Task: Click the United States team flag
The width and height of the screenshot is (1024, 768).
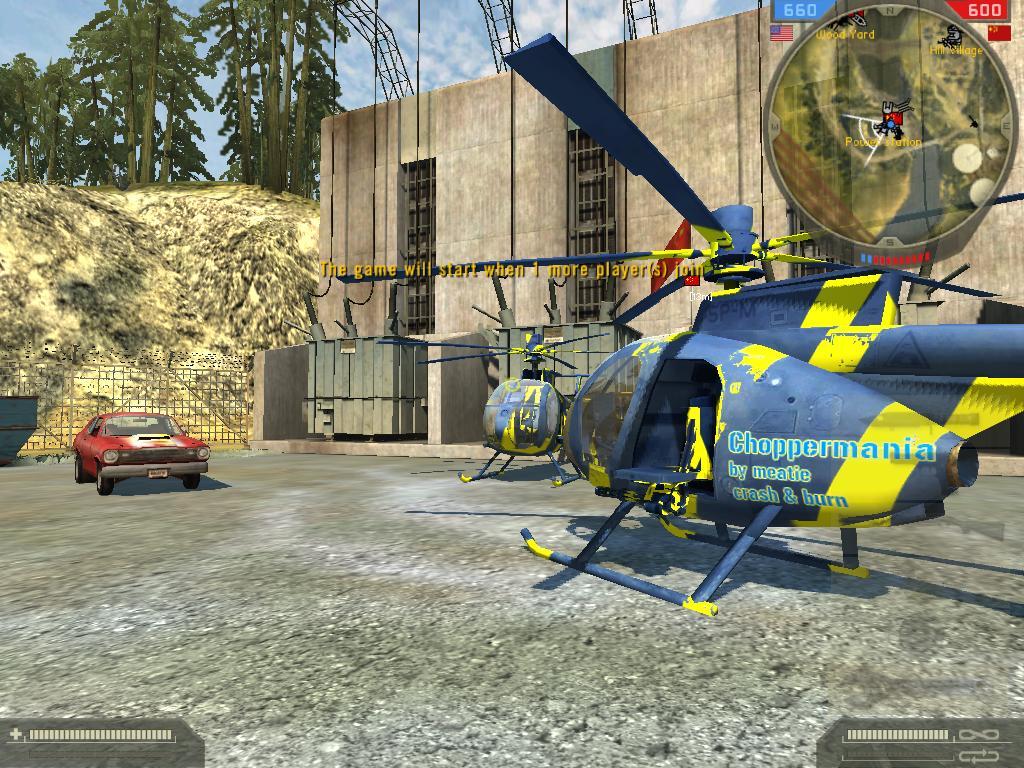Action: [781, 33]
